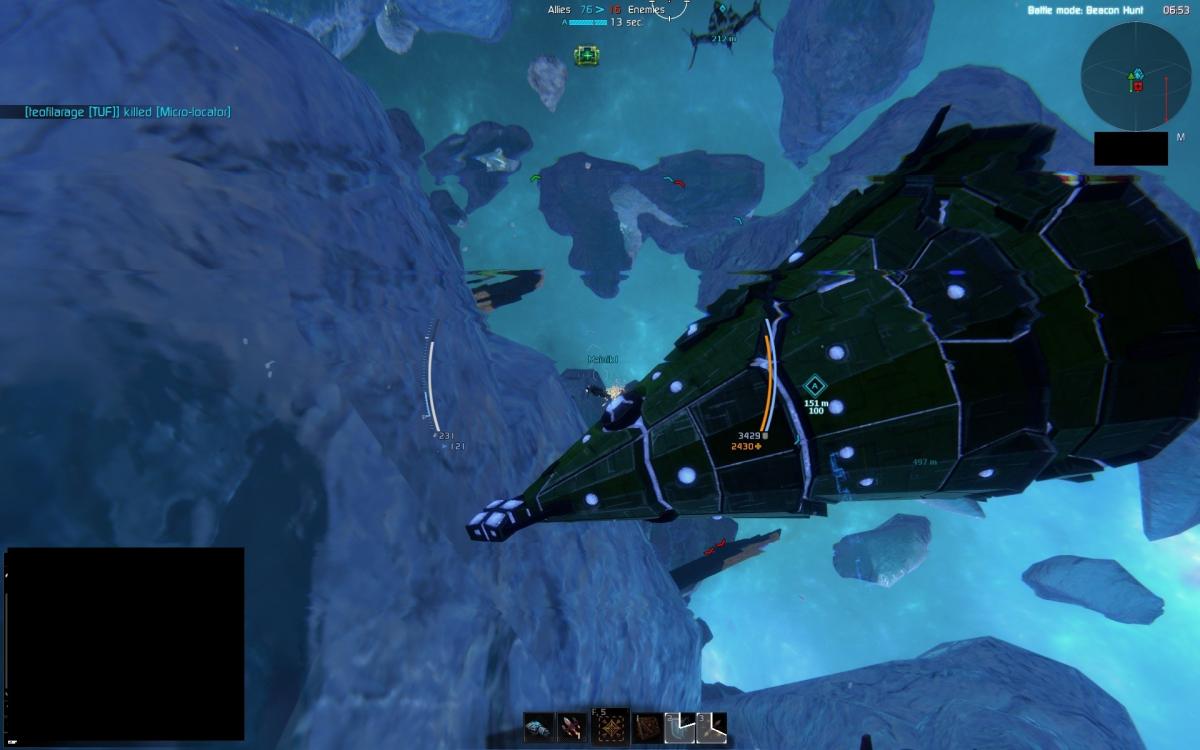1200x750 pixels.
Task: Click the green repair kit status icon
Action: (586, 56)
